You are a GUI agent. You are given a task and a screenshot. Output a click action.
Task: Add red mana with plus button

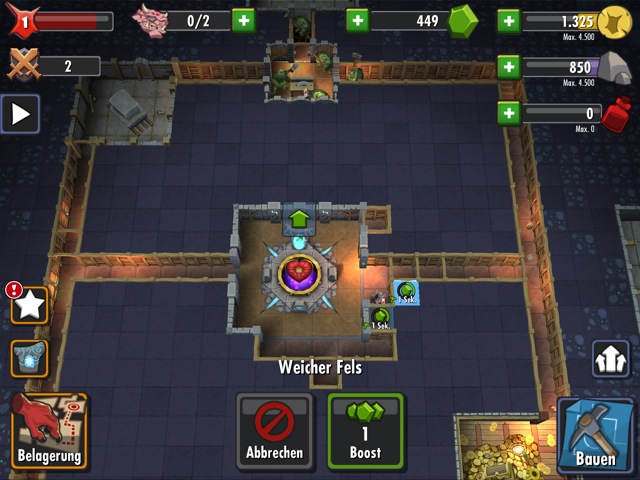point(508,113)
